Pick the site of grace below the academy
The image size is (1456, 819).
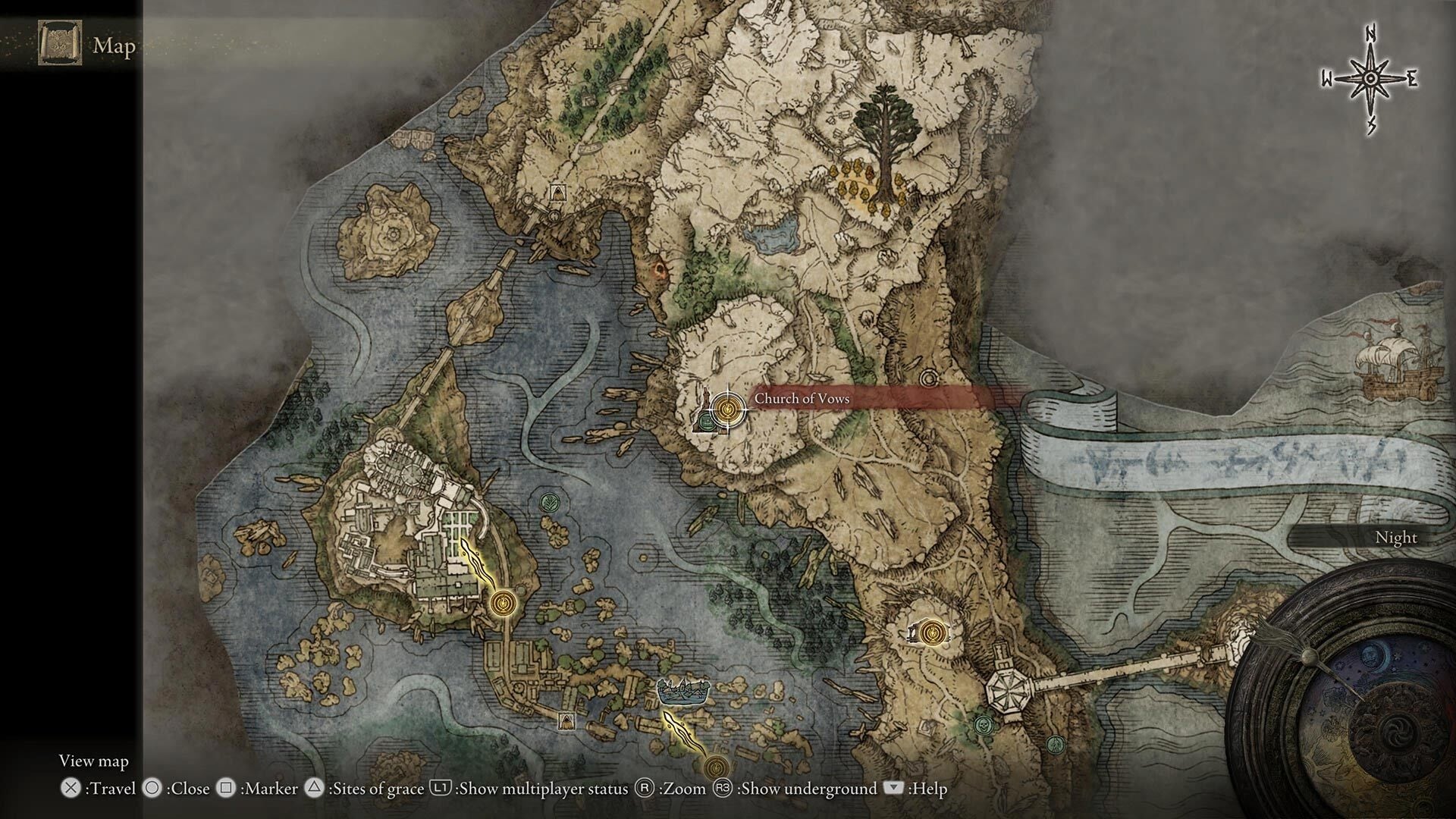501,604
